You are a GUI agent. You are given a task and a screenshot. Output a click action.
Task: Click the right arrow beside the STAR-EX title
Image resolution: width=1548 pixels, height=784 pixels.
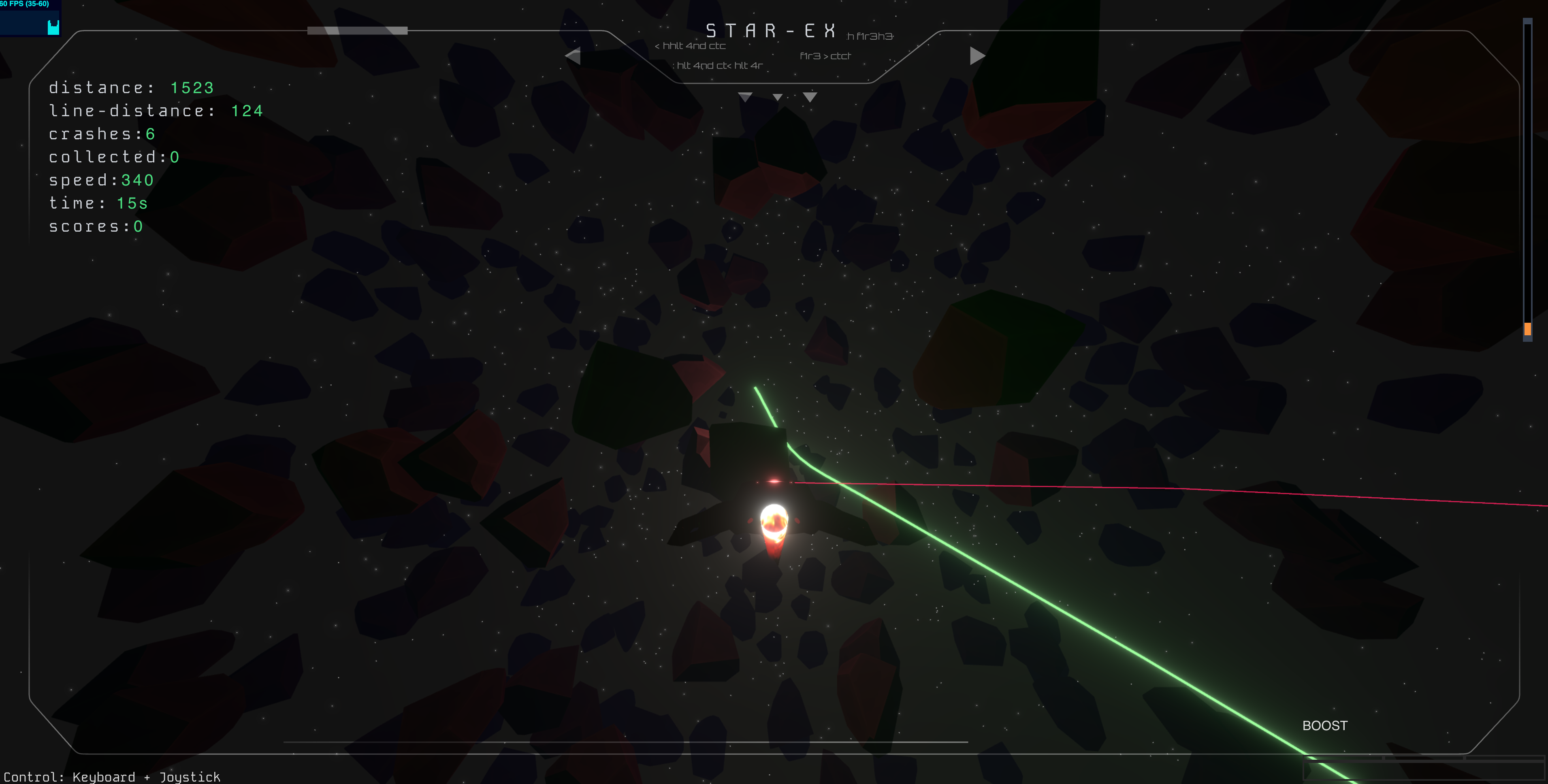(x=977, y=56)
